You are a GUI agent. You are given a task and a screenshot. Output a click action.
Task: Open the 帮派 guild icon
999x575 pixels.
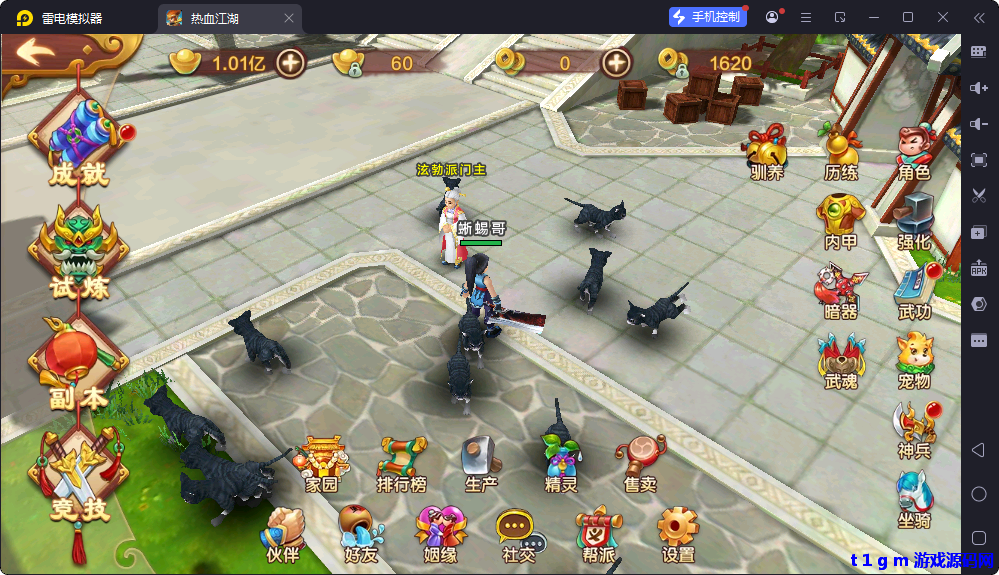pos(597,534)
